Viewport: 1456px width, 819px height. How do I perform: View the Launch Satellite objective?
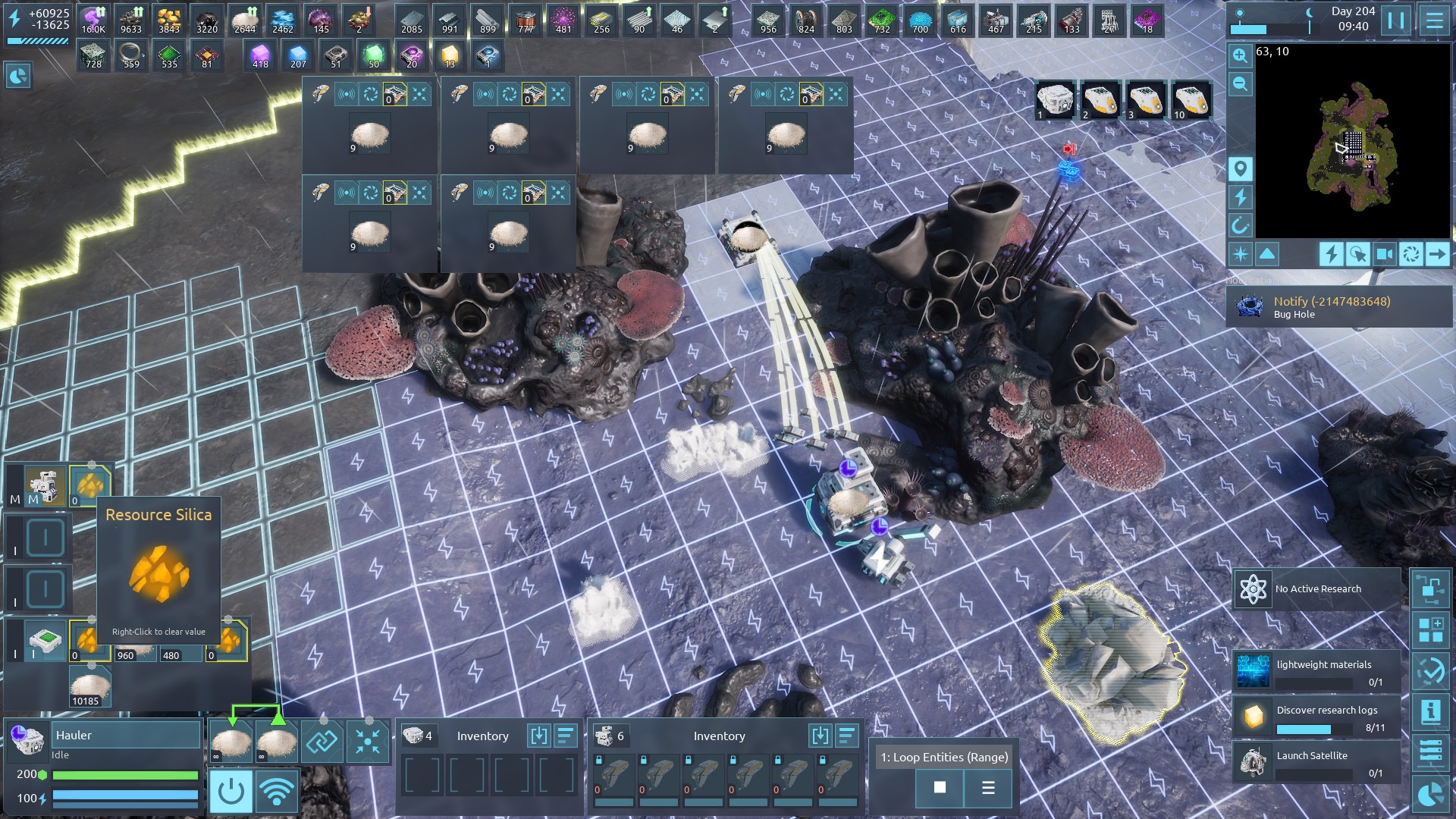coord(1316,763)
